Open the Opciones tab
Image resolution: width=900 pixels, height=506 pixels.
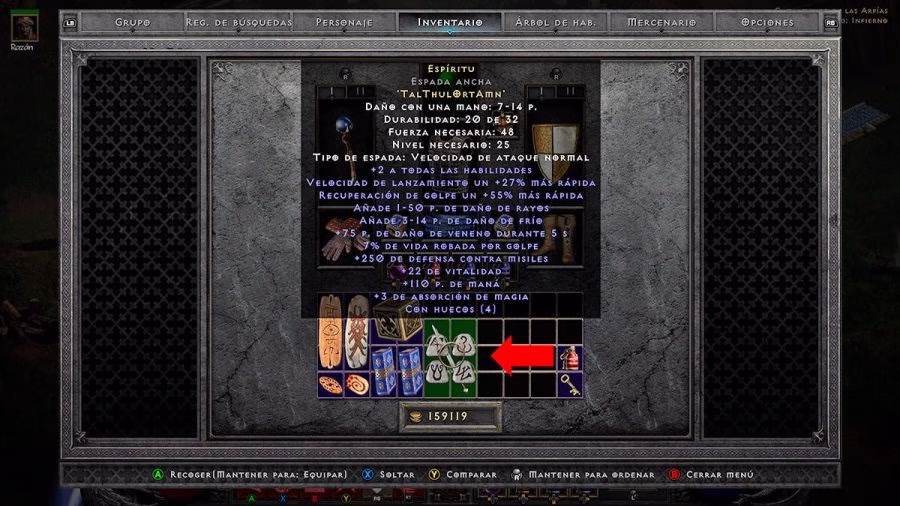(768, 22)
